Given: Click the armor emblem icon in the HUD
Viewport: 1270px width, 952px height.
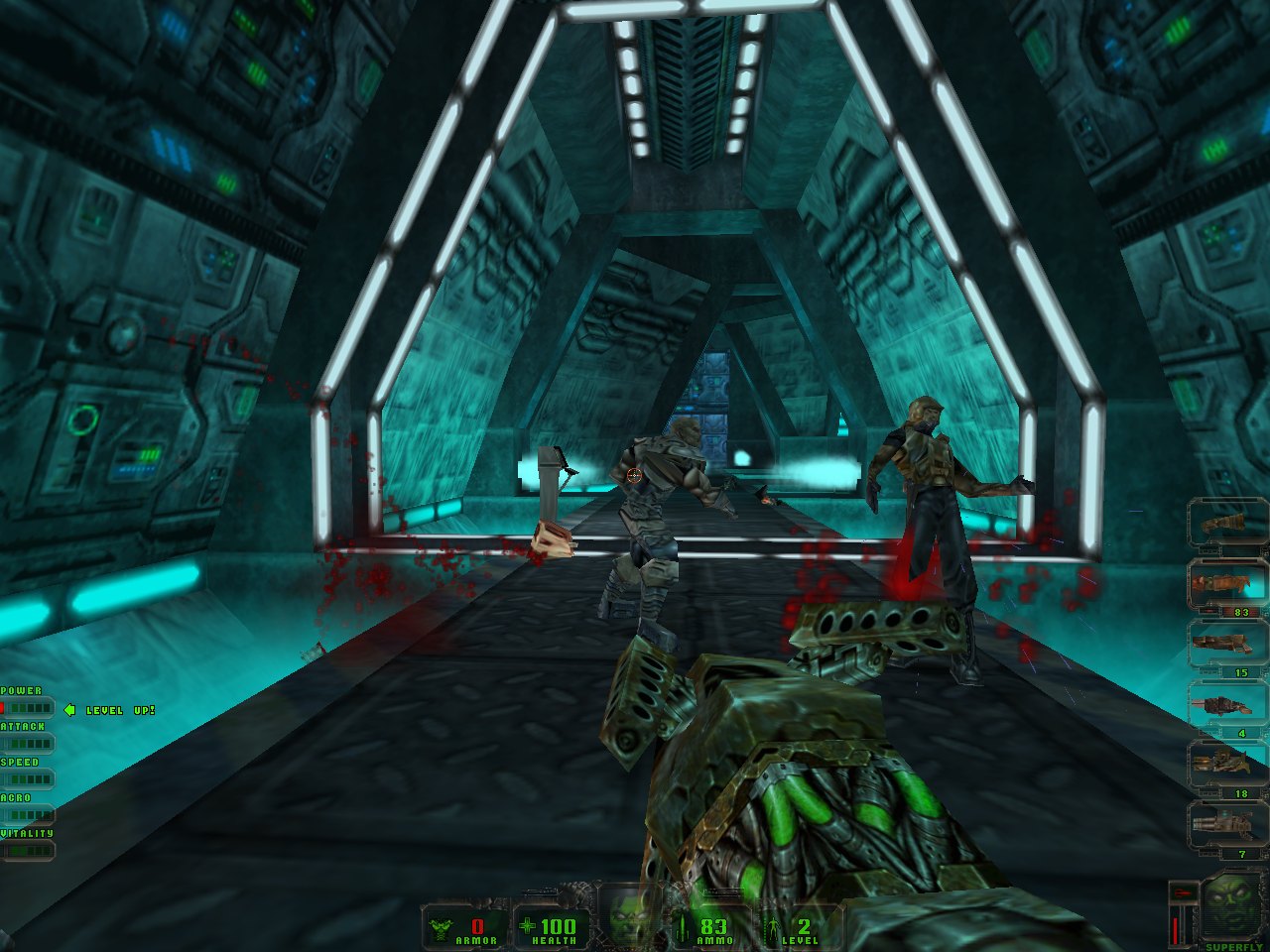Looking at the screenshot, I should (x=440, y=928).
